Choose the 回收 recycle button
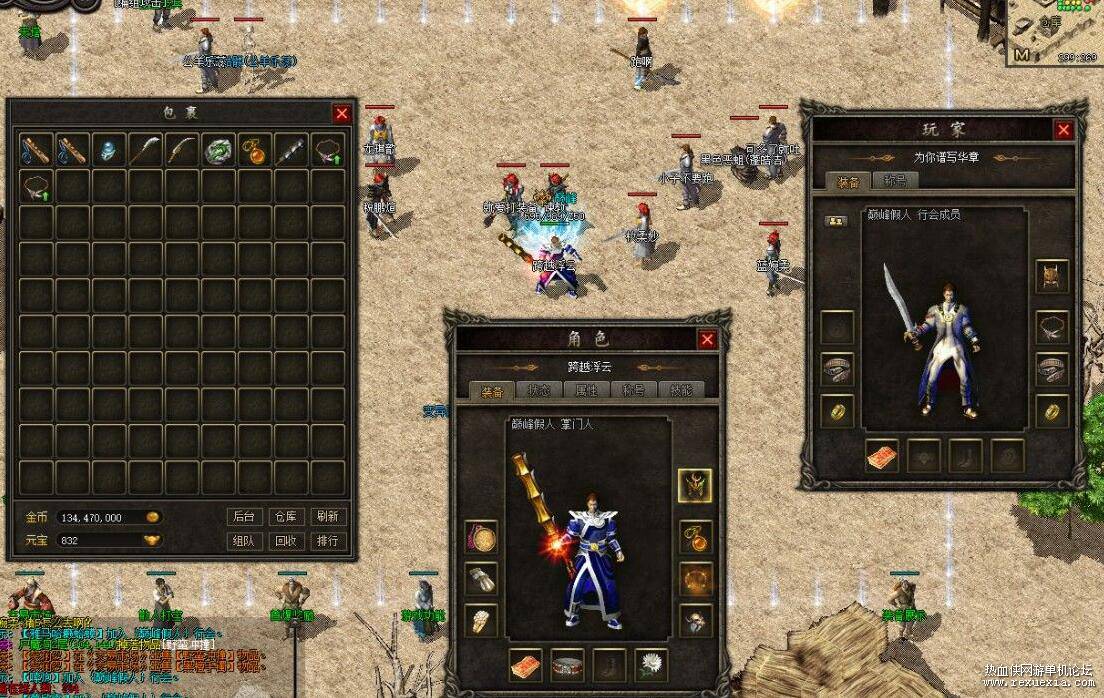Screen dimensions: 1104x698 tap(286, 541)
